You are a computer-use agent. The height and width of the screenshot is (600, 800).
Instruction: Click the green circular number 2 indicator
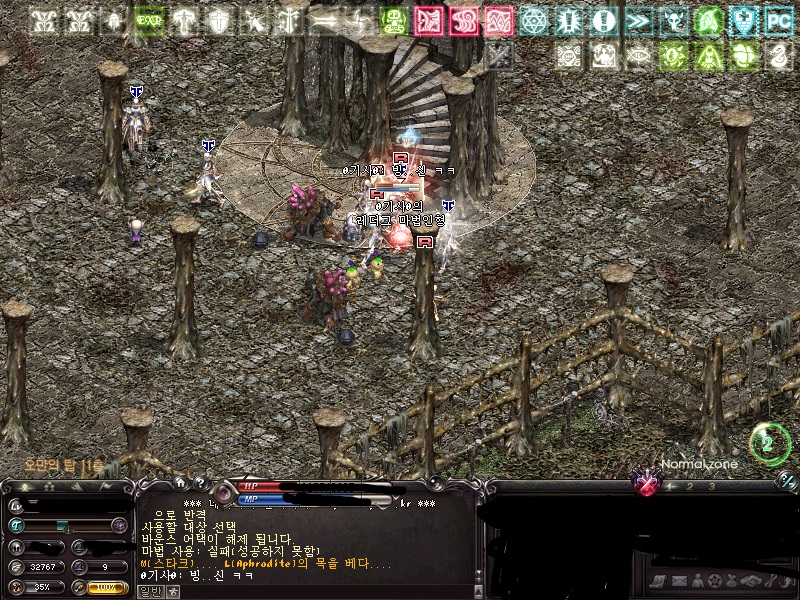pyautogui.click(x=769, y=443)
